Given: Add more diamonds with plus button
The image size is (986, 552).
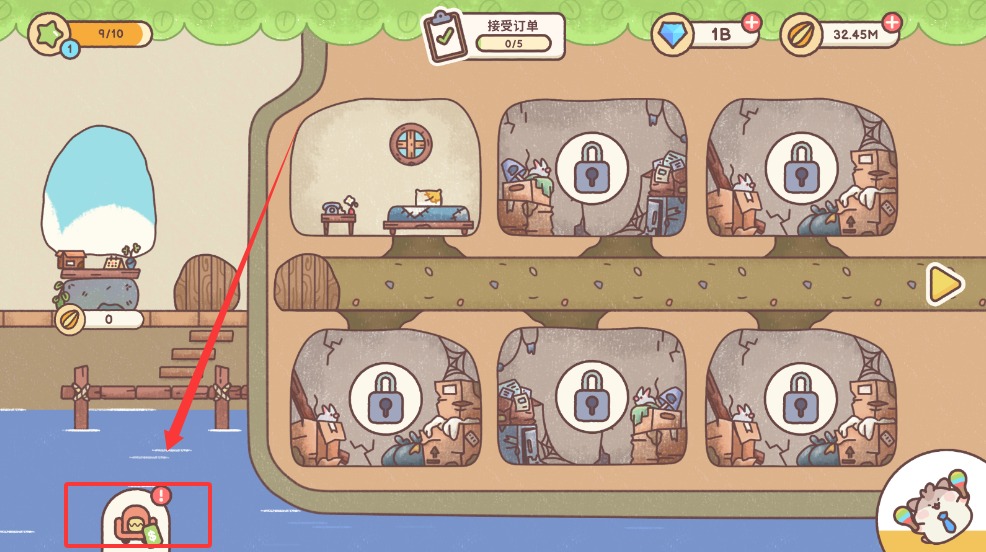Looking at the screenshot, I should click(x=751, y=22).
